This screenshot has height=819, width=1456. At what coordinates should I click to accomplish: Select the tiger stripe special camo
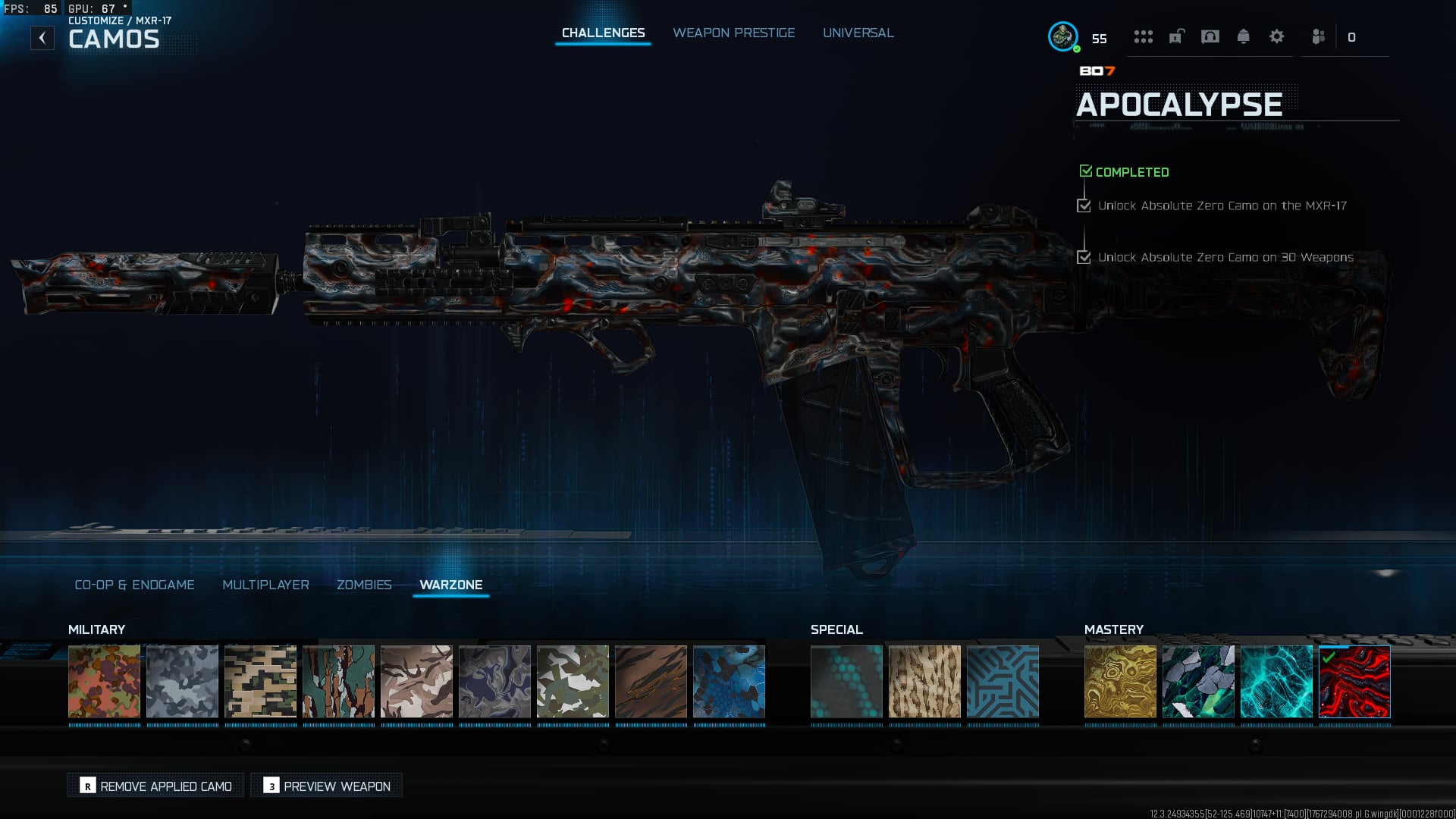[924, 681]
